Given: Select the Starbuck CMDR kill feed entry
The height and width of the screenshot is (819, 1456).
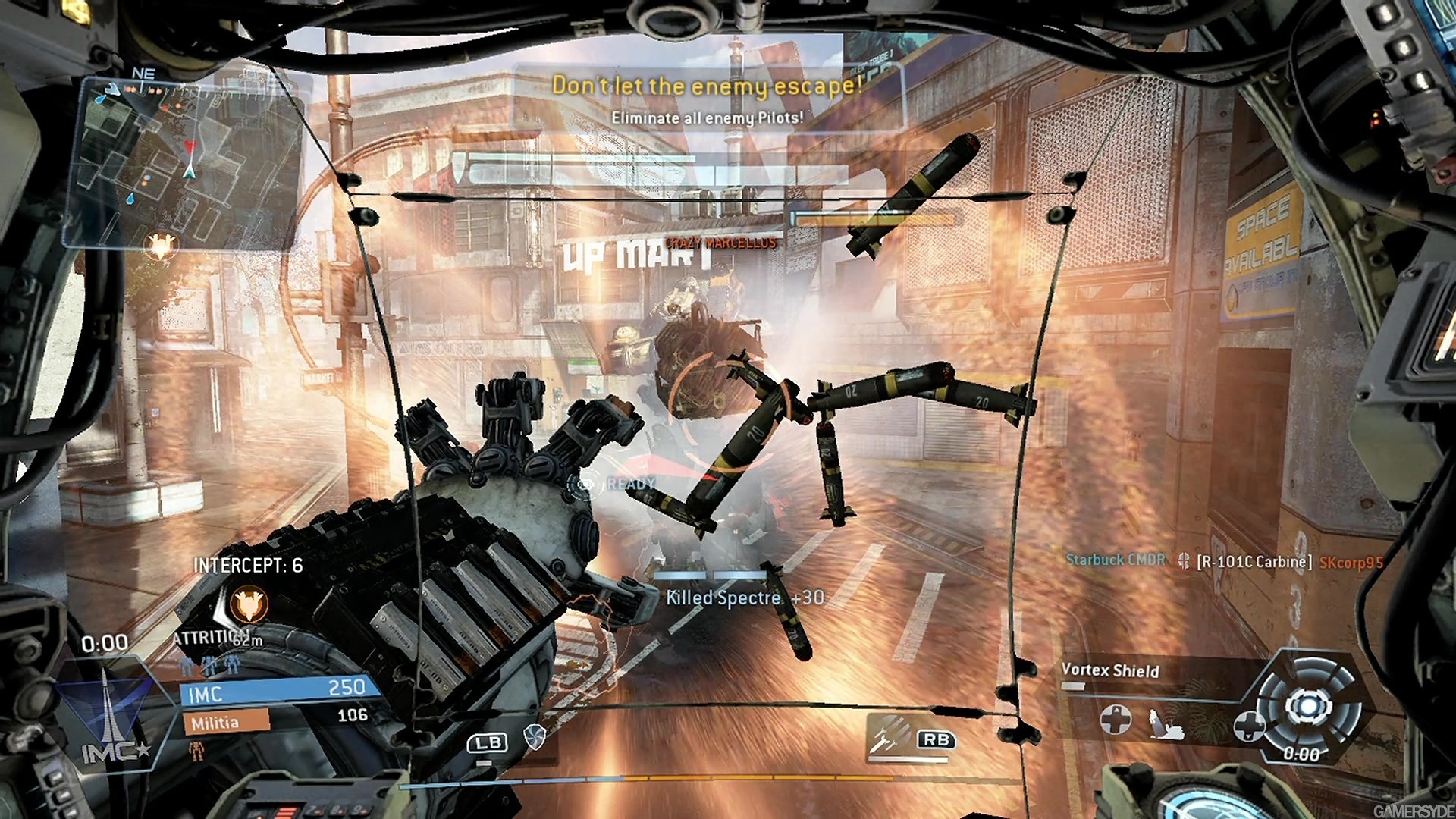Looking at the screenshot, I should pyautogui.click(x=1115, y=560).
